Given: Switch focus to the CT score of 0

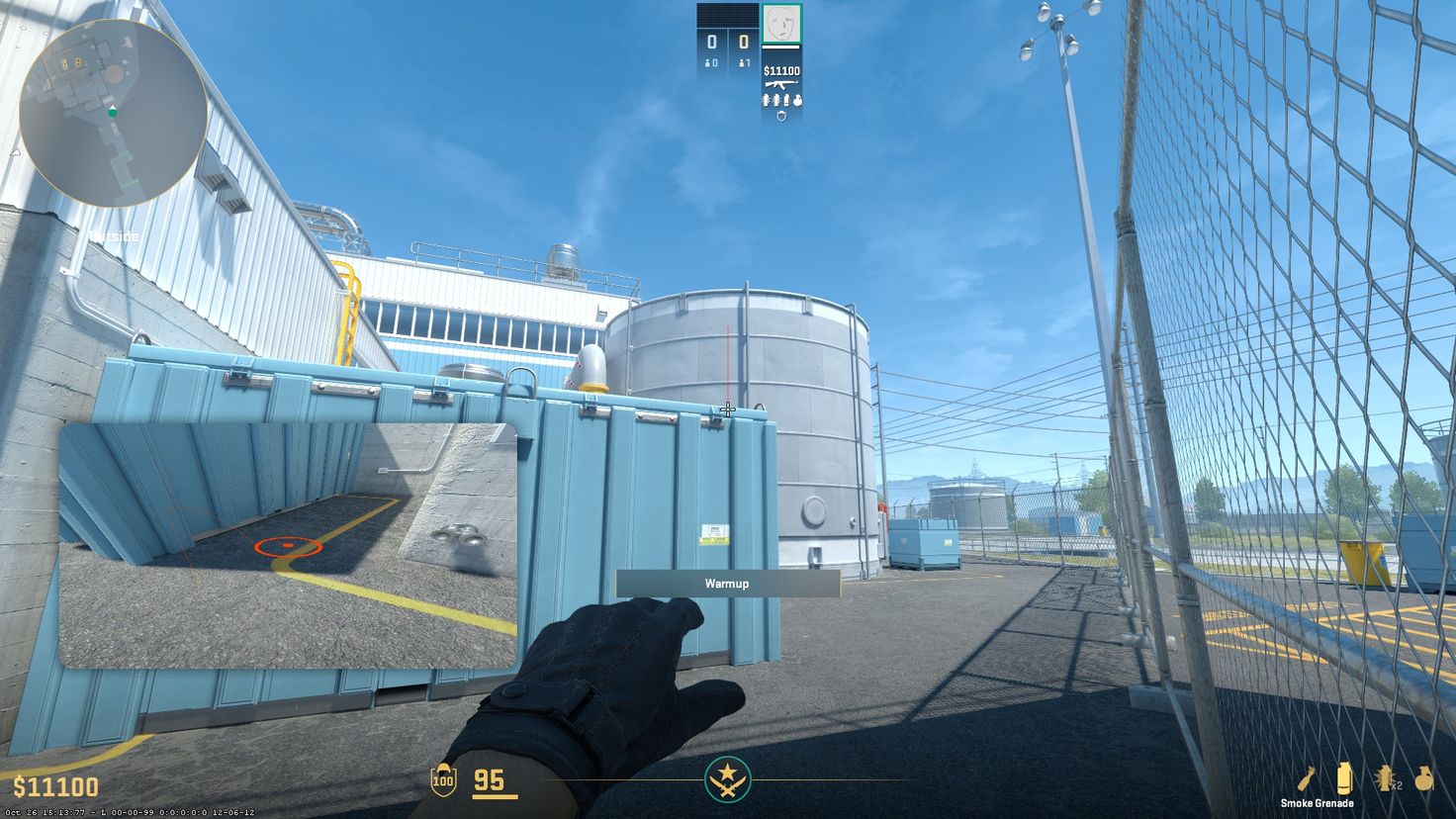Looking at the screenshot, I should coord(712,42).
